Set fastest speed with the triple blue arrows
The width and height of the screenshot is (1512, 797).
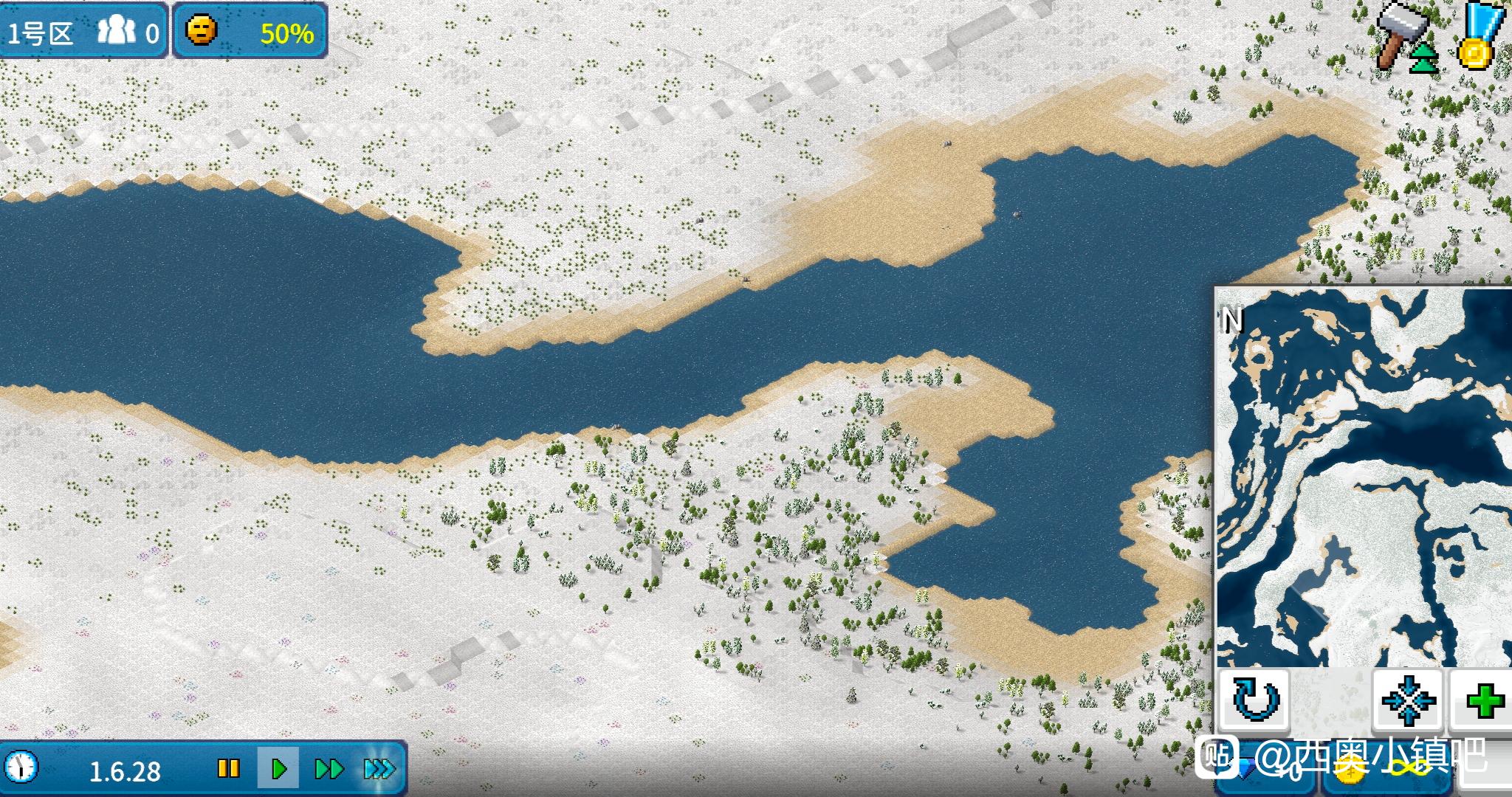pos(379,769)
